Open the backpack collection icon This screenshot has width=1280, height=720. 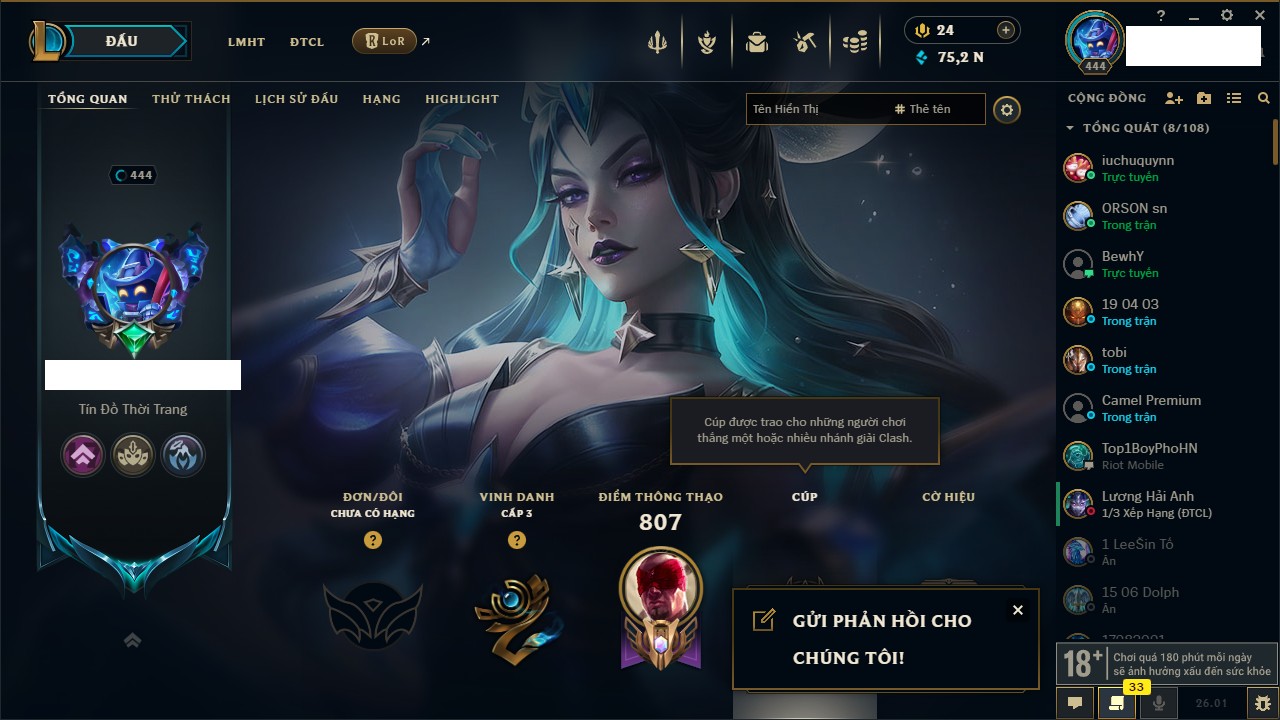[757, 42]
